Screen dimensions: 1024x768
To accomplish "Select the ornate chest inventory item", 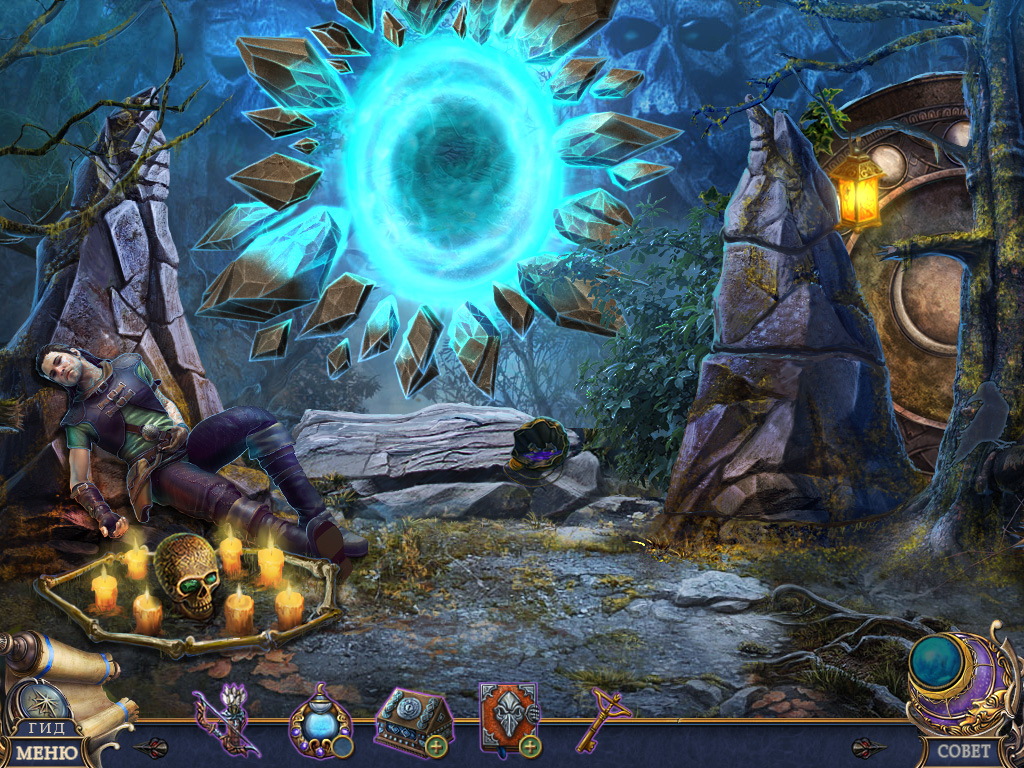I will tap(408, 718).
